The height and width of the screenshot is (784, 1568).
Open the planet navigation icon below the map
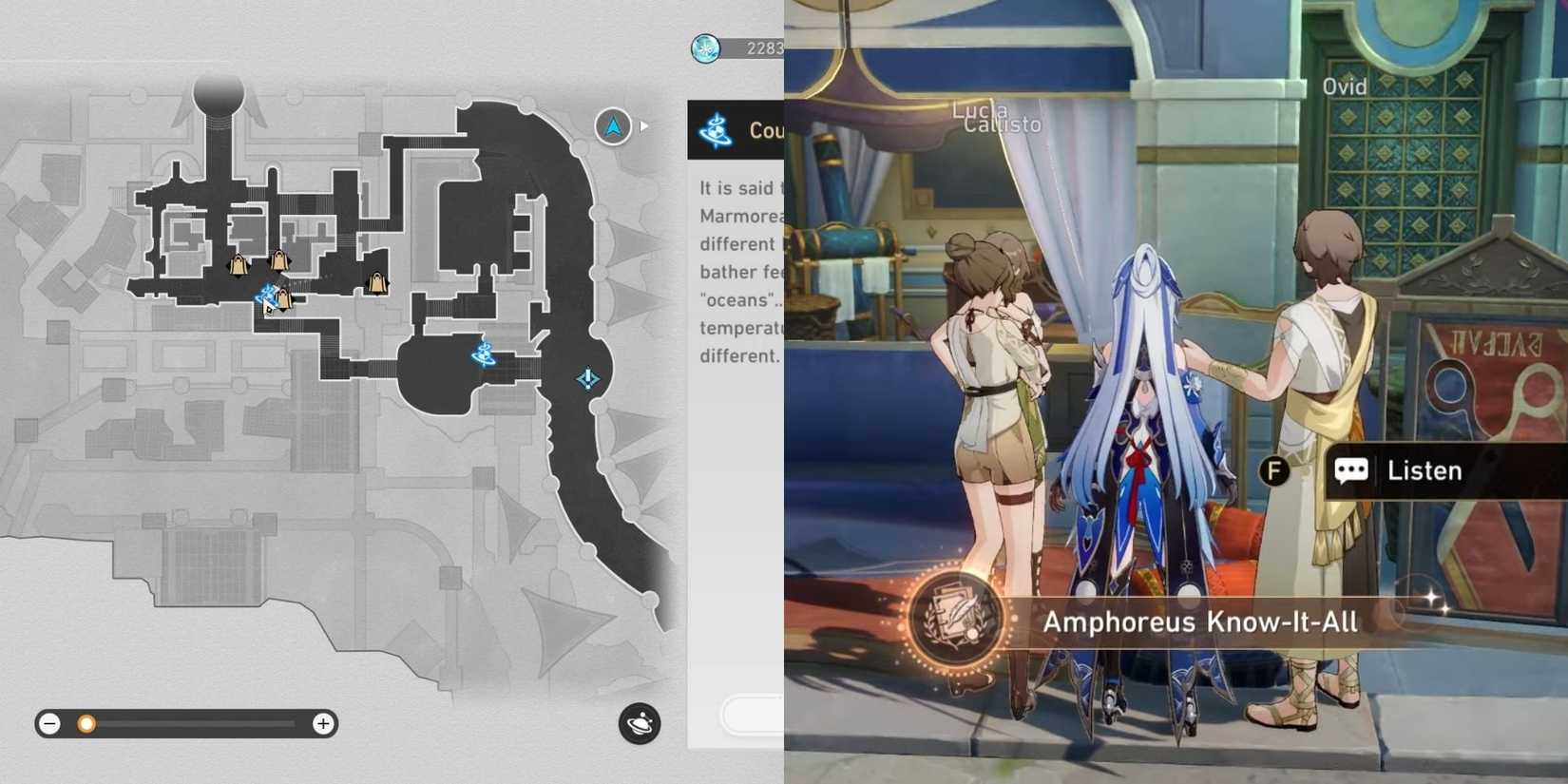tap(640, 723)
